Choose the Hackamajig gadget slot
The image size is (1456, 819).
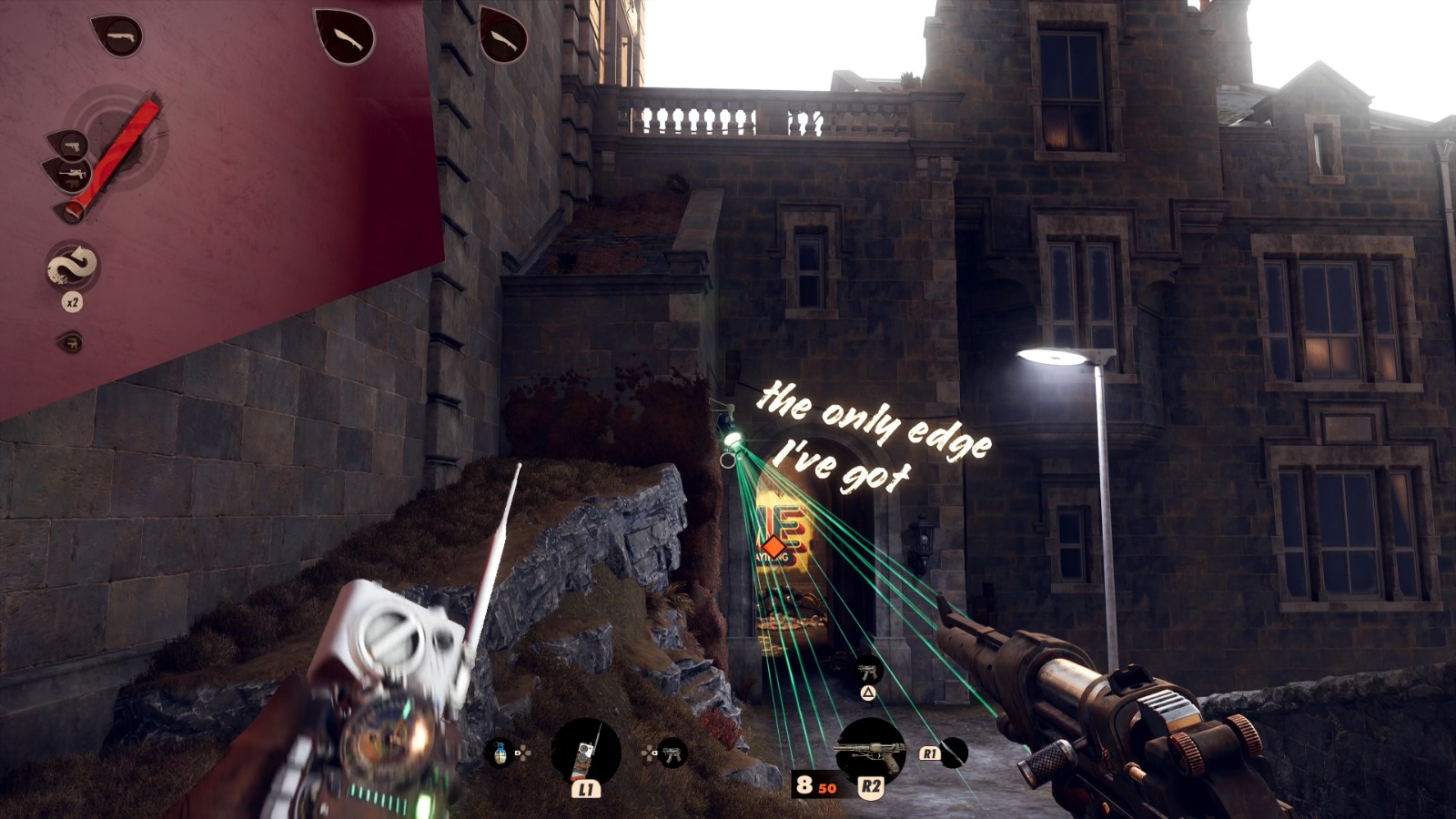coord(586,753)
